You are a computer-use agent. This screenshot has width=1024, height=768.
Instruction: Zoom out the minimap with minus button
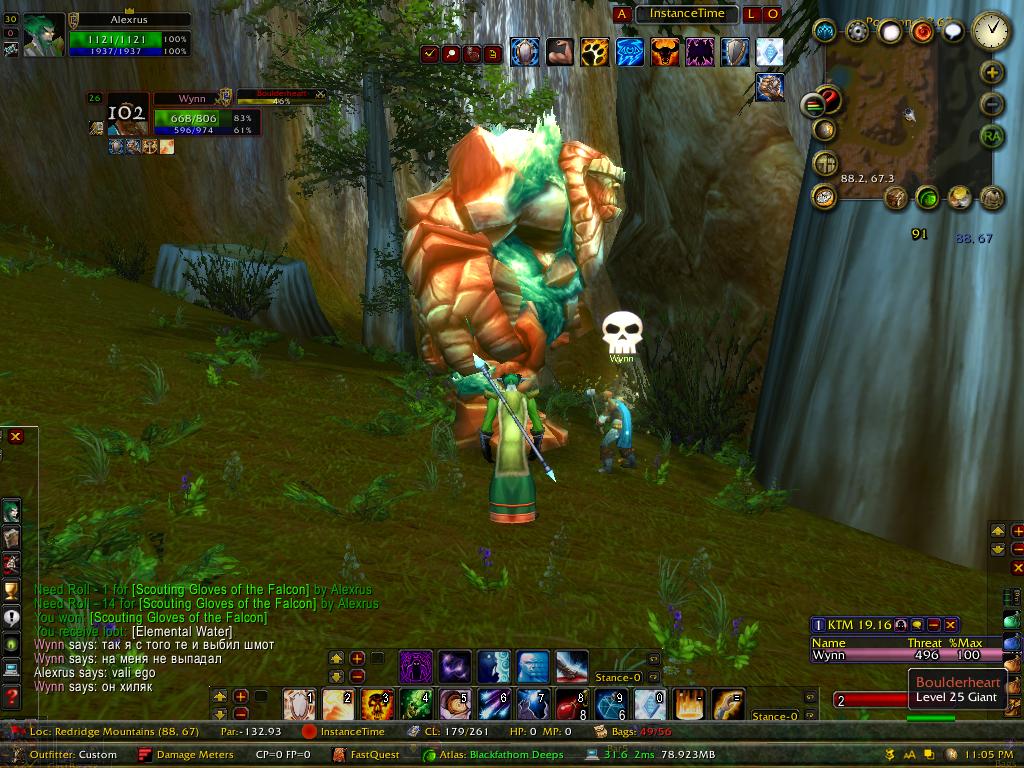(x=991, y=104)
